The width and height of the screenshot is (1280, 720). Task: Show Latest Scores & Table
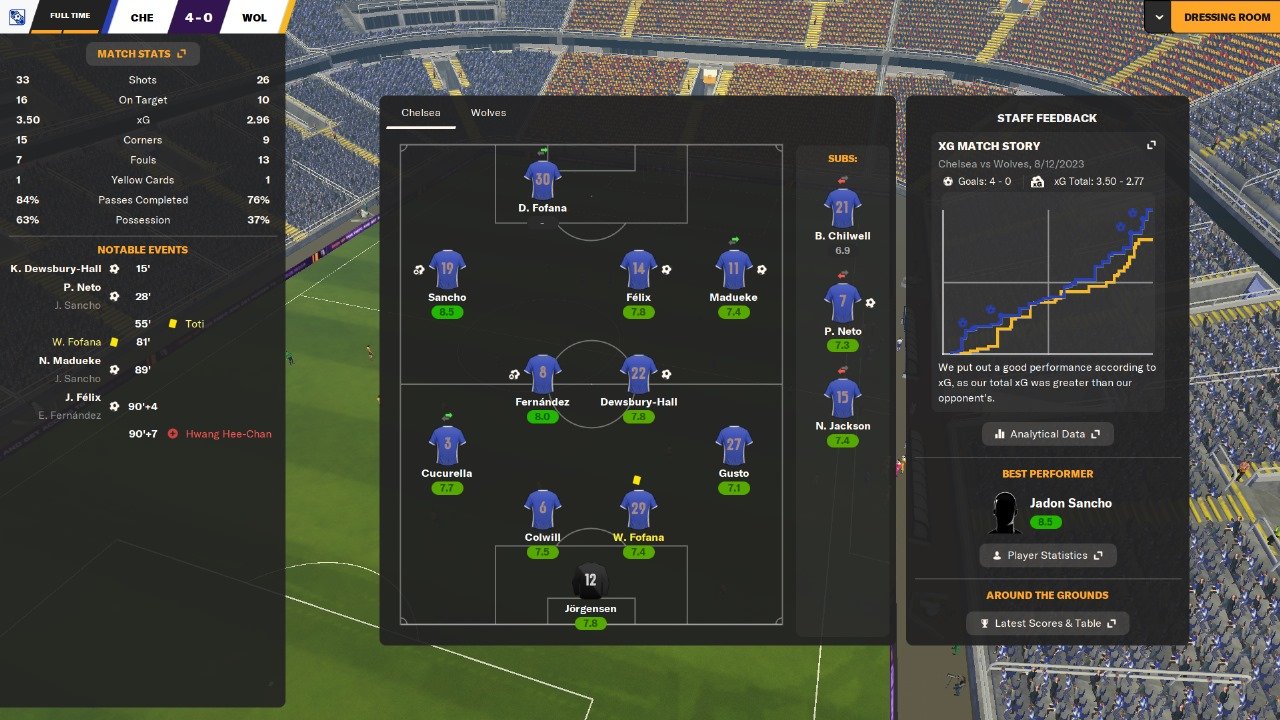point(1047,623)
